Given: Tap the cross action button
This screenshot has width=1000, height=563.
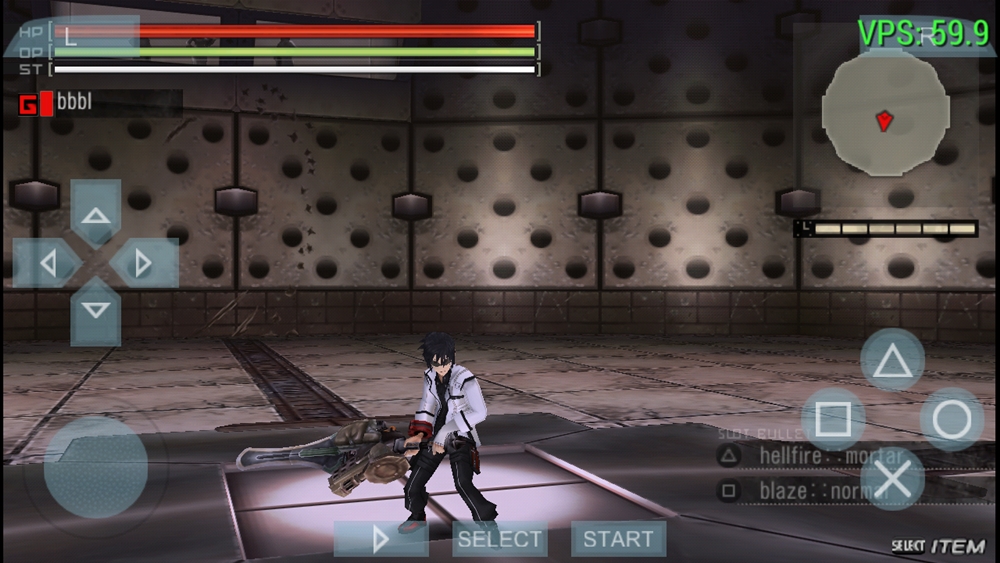Looking at the screenshot, I should [x=892, y=478].
